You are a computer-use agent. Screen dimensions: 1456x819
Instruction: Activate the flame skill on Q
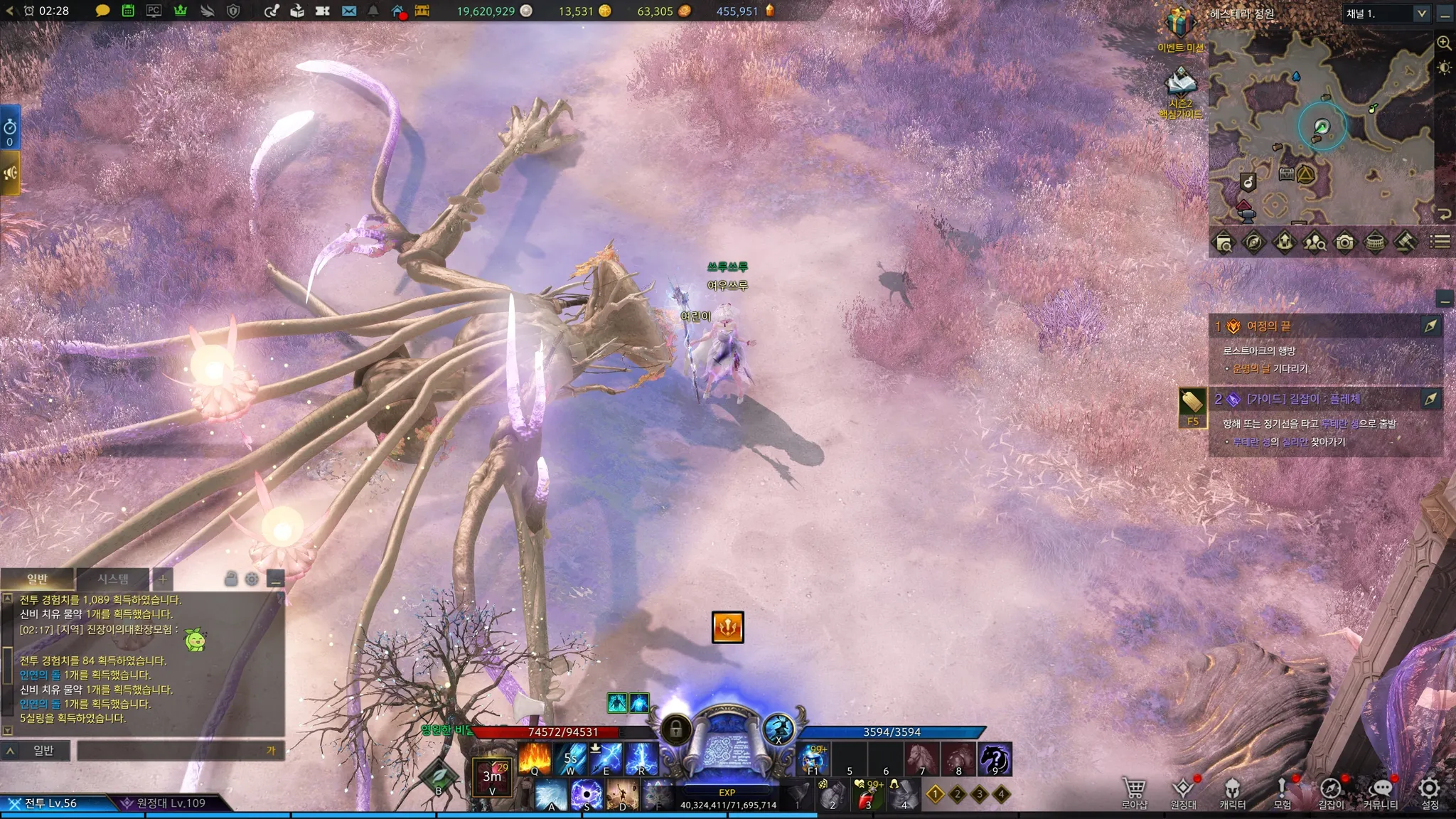pos(535,759)
